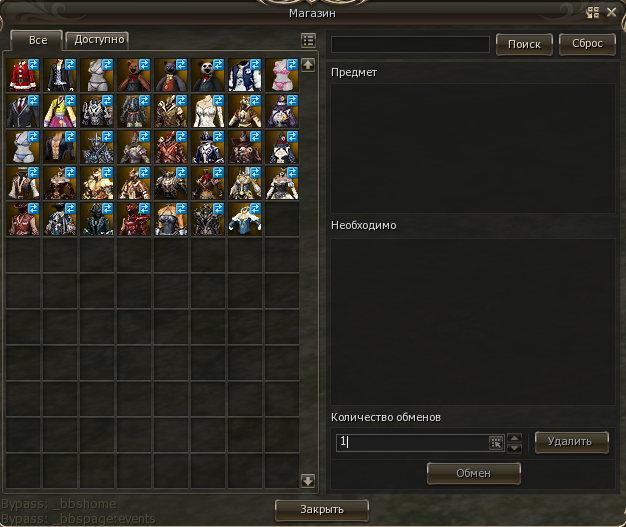Confirm the trade with the Обмен button
Screen dimensions: 626x527
[x=476, y=473]
